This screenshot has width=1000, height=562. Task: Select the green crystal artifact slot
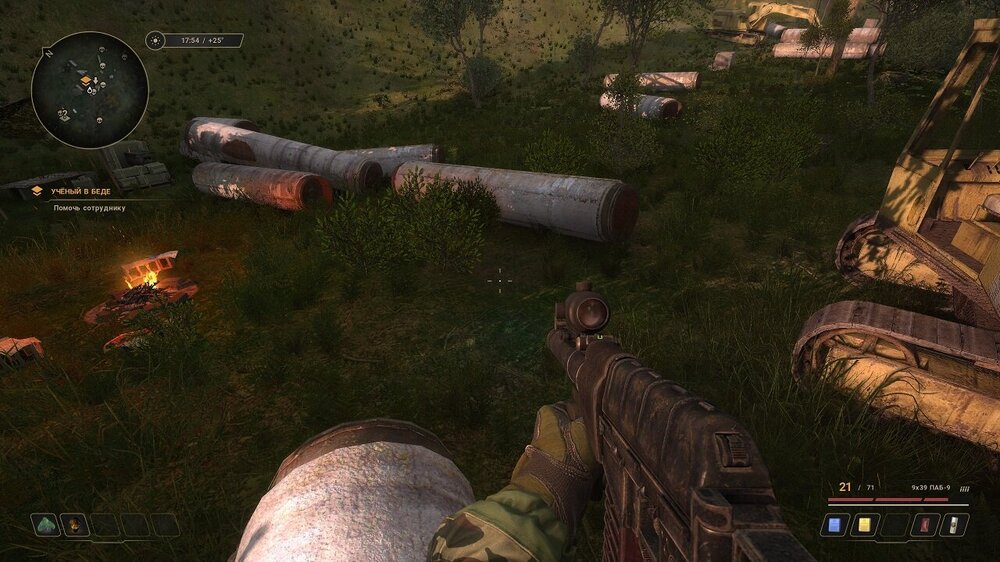(x=45, y=524)
